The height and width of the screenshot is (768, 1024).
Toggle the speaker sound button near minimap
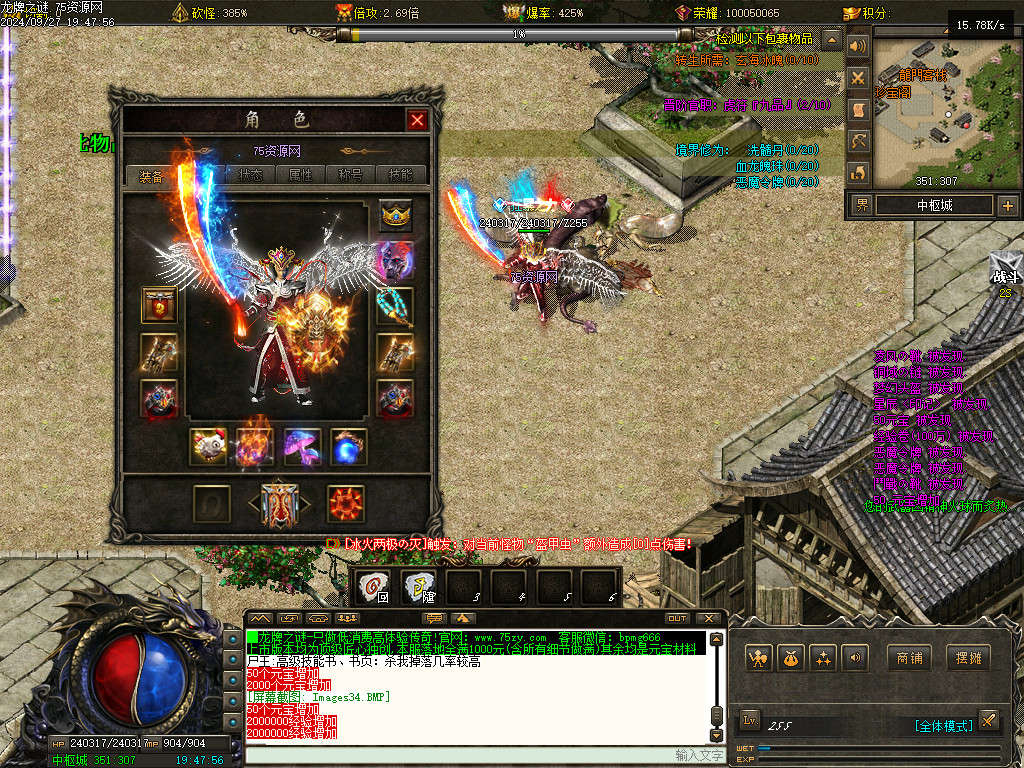[x=857, y=46]
